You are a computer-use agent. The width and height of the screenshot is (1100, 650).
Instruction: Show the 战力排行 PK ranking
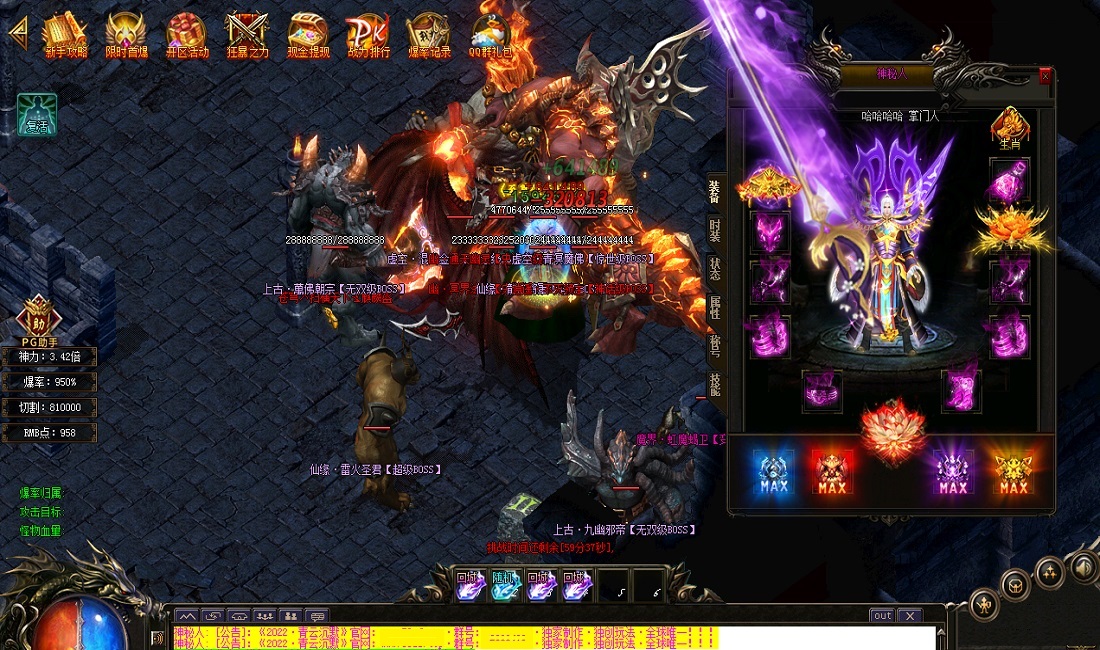click(368, 35)
